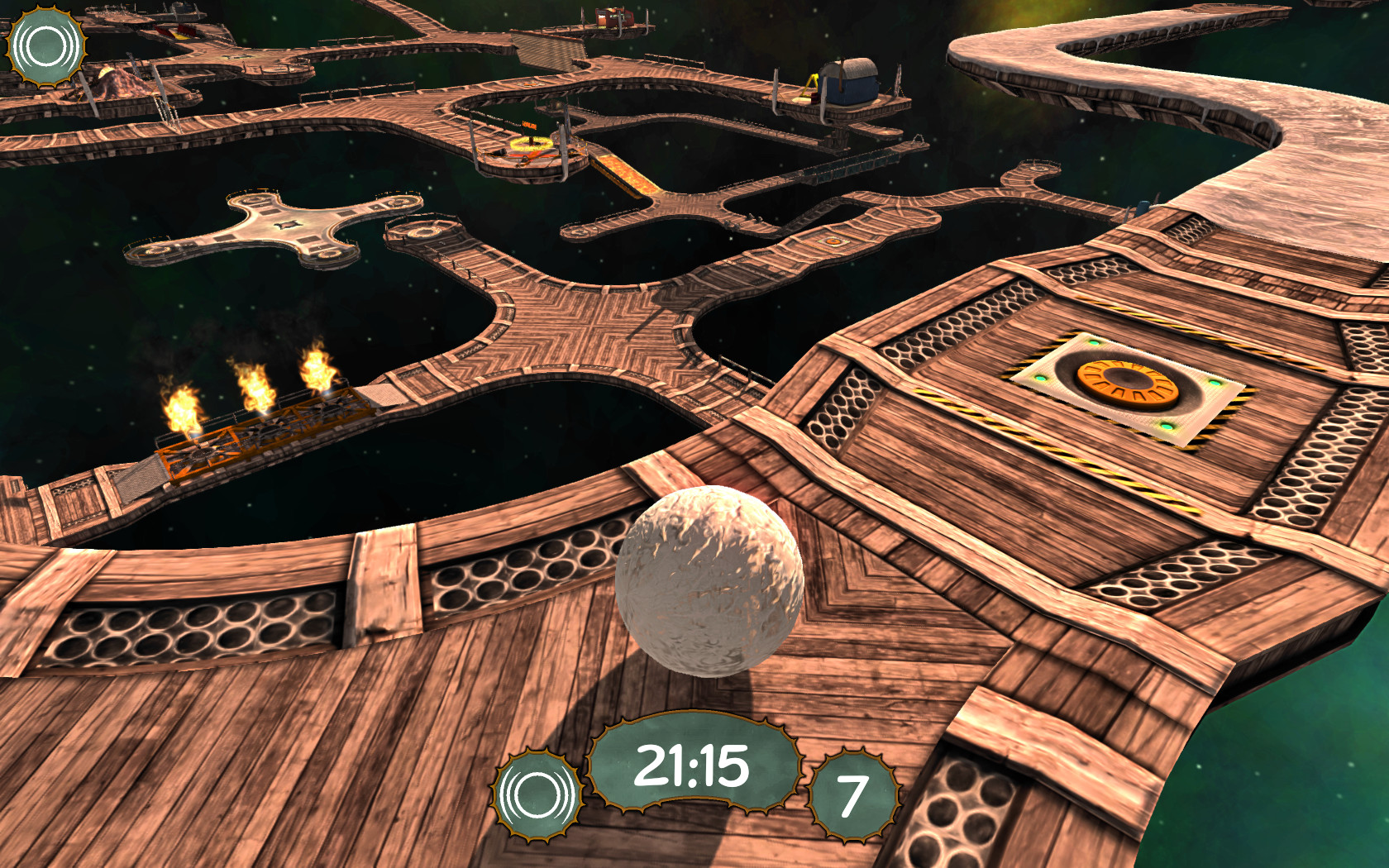Viewport: 1389px width, 868px height.
Task: Click the small orange circle marker mid-map
Action: coord(831,241)
